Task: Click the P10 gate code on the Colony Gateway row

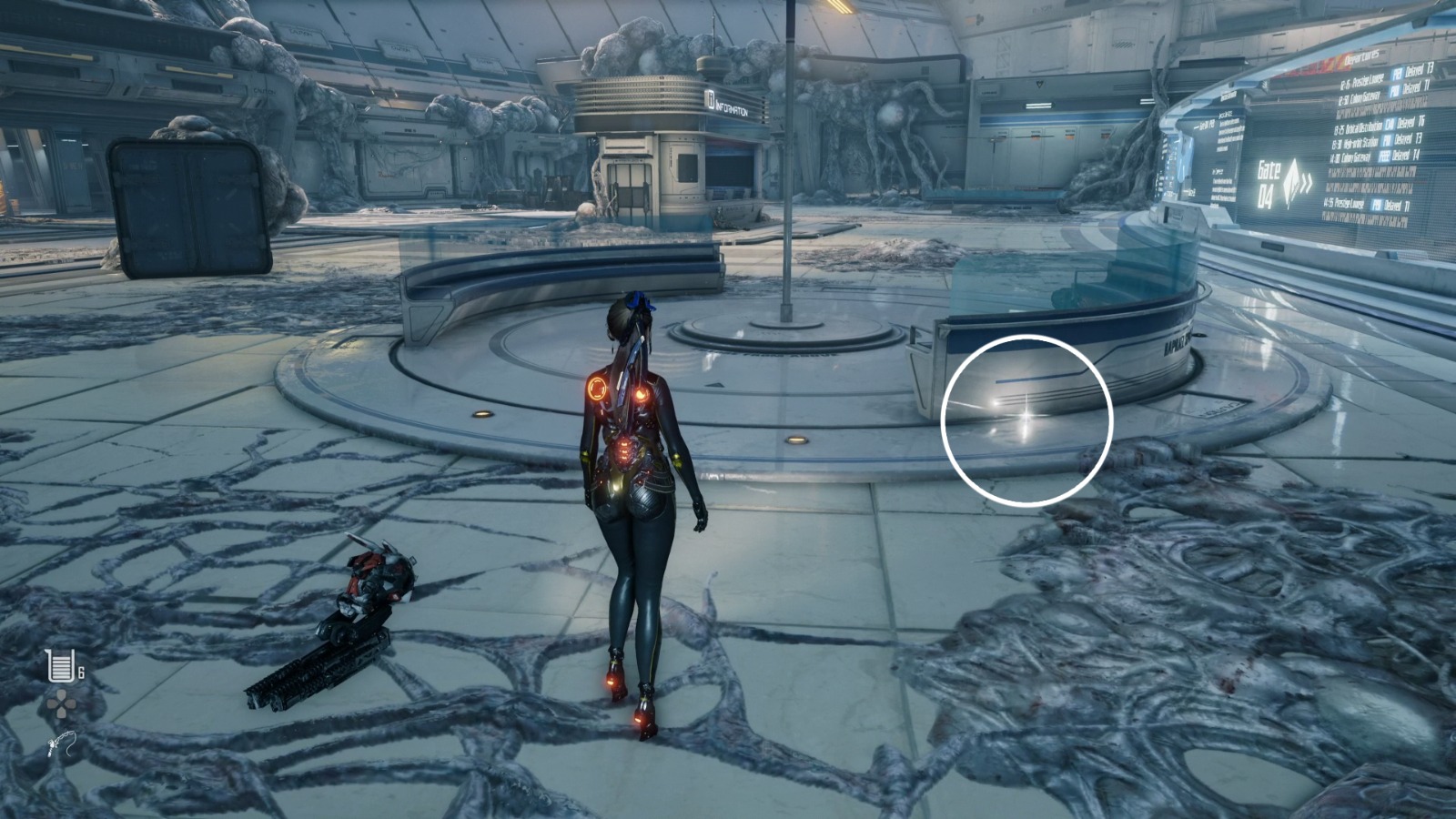Action: (1395, 92)
